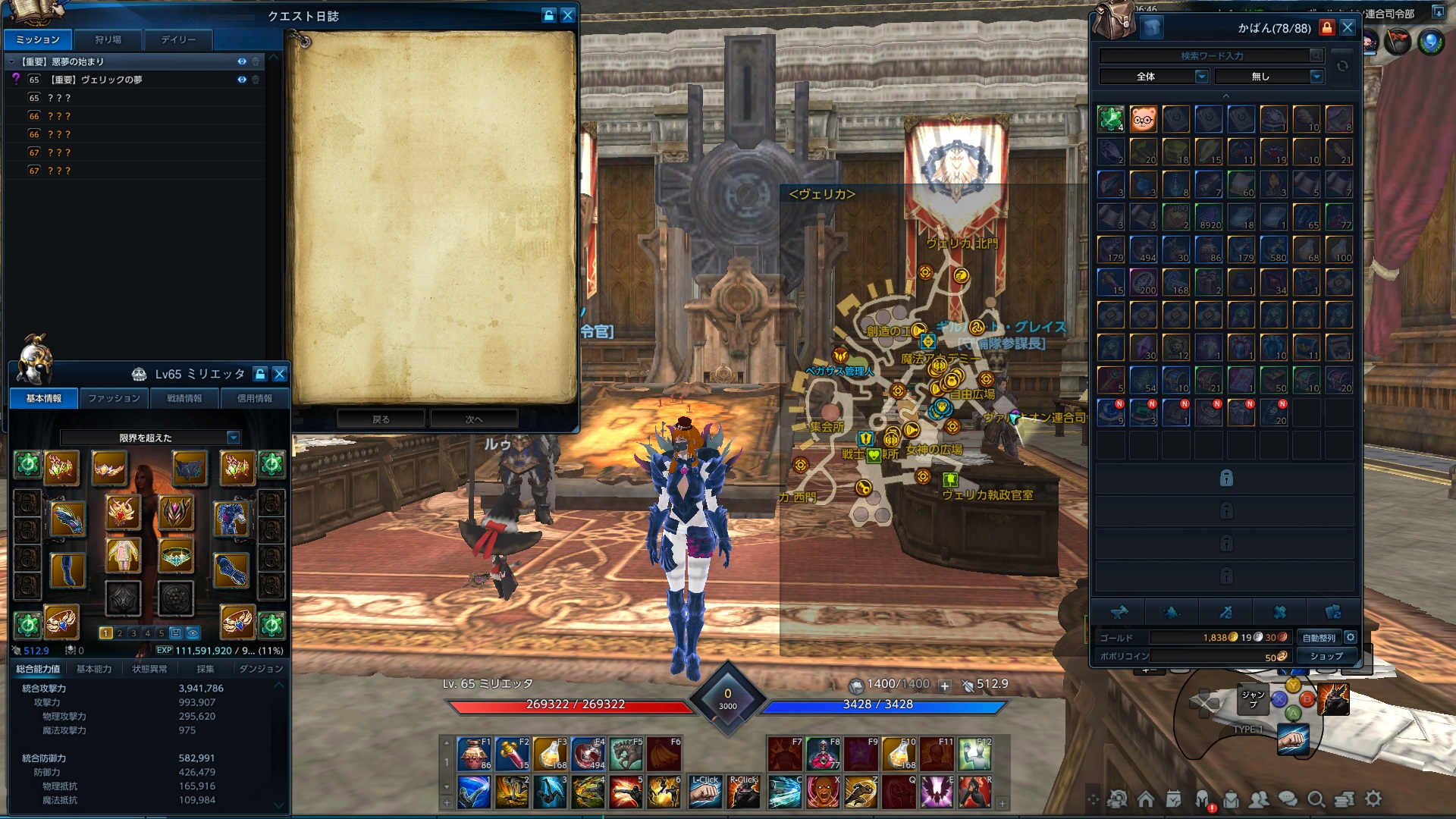This screenshot has height=819, width=1456.
Task: Open the 限界を超えた dropdown in the character window
Action: 231,438
